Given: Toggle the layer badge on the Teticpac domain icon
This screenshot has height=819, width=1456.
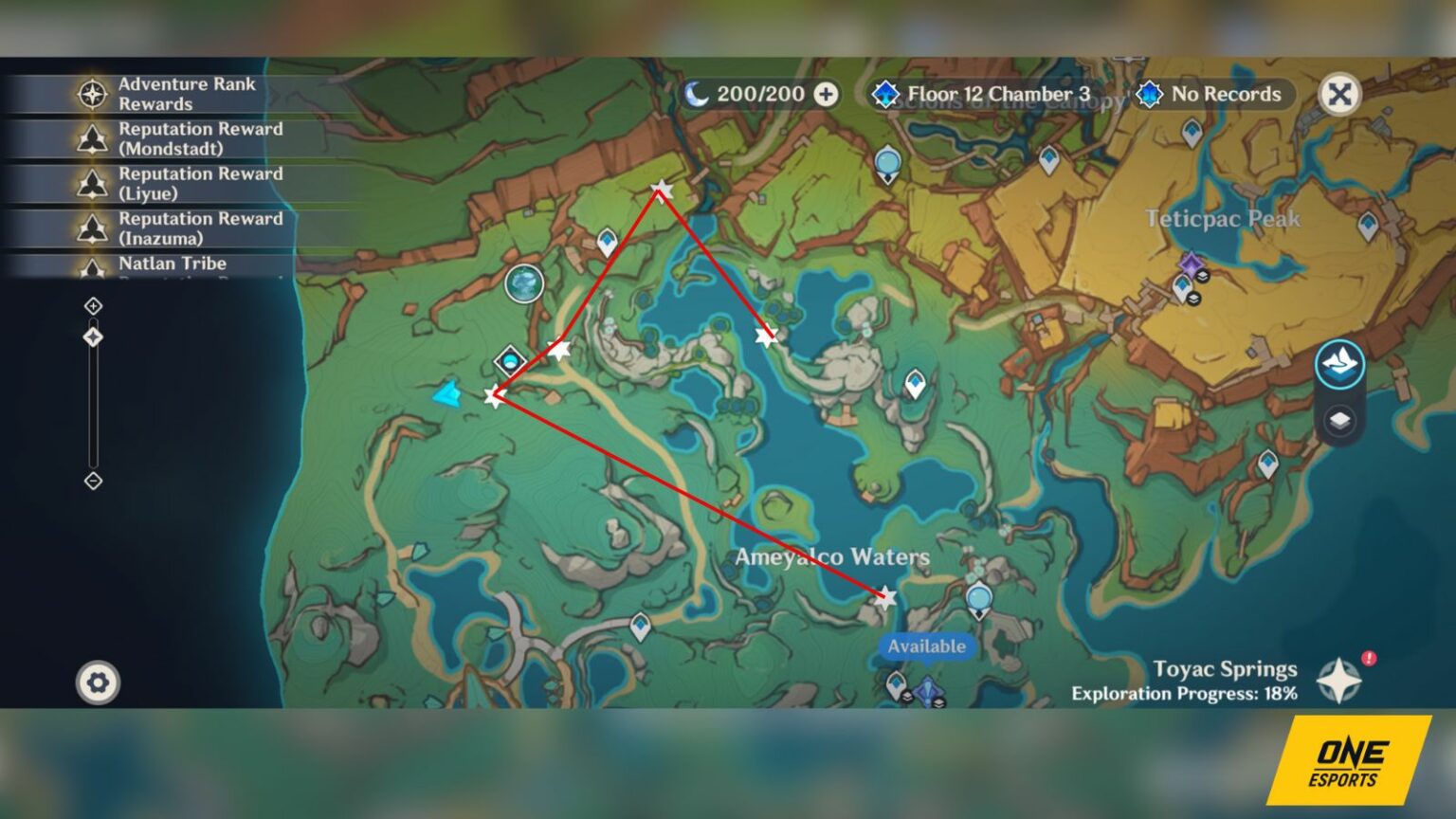Looking at the screenshot, I should [x=1204, y=276].
